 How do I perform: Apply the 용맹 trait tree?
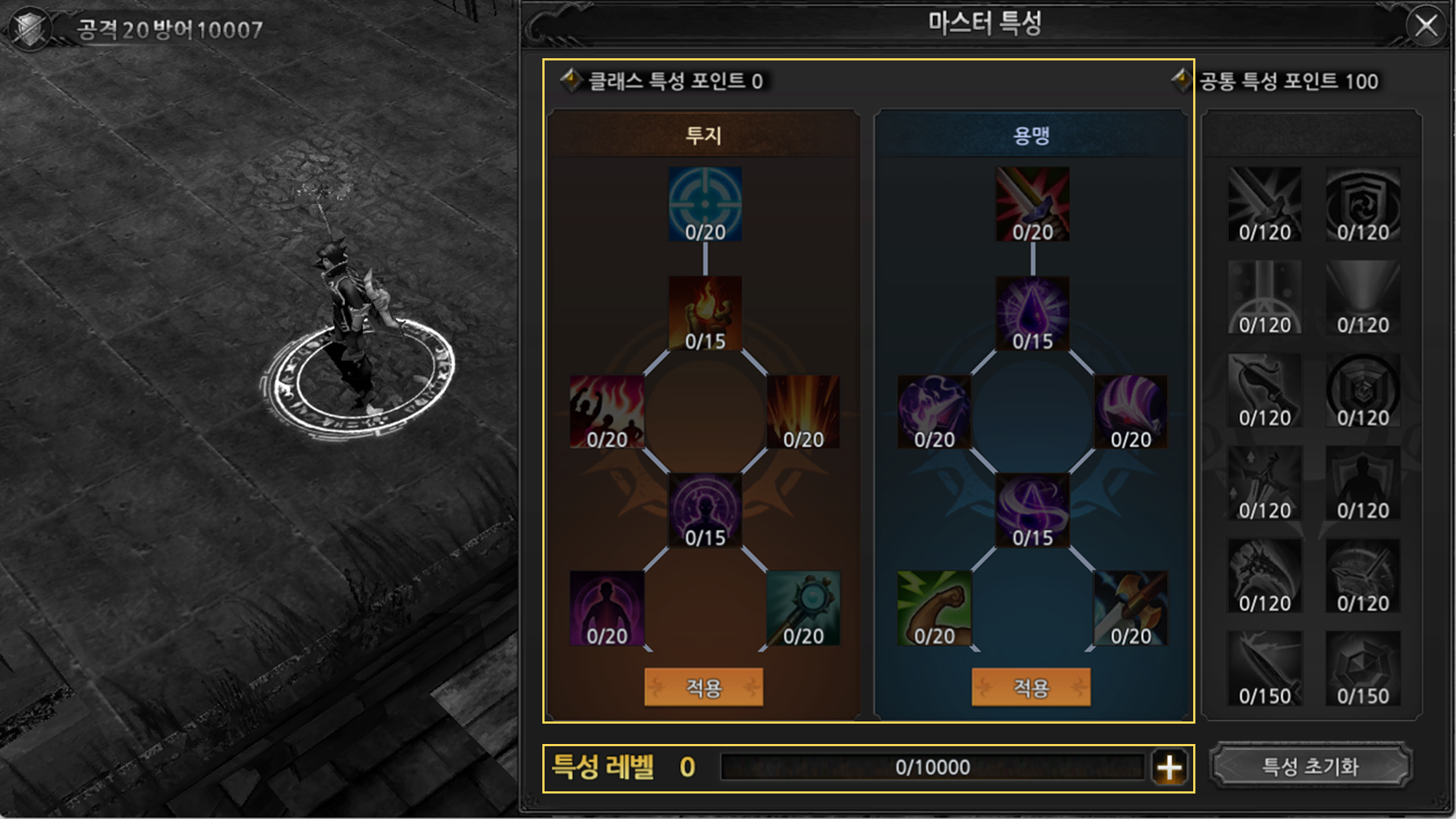pyautogui.click(x=1031, y=687)
